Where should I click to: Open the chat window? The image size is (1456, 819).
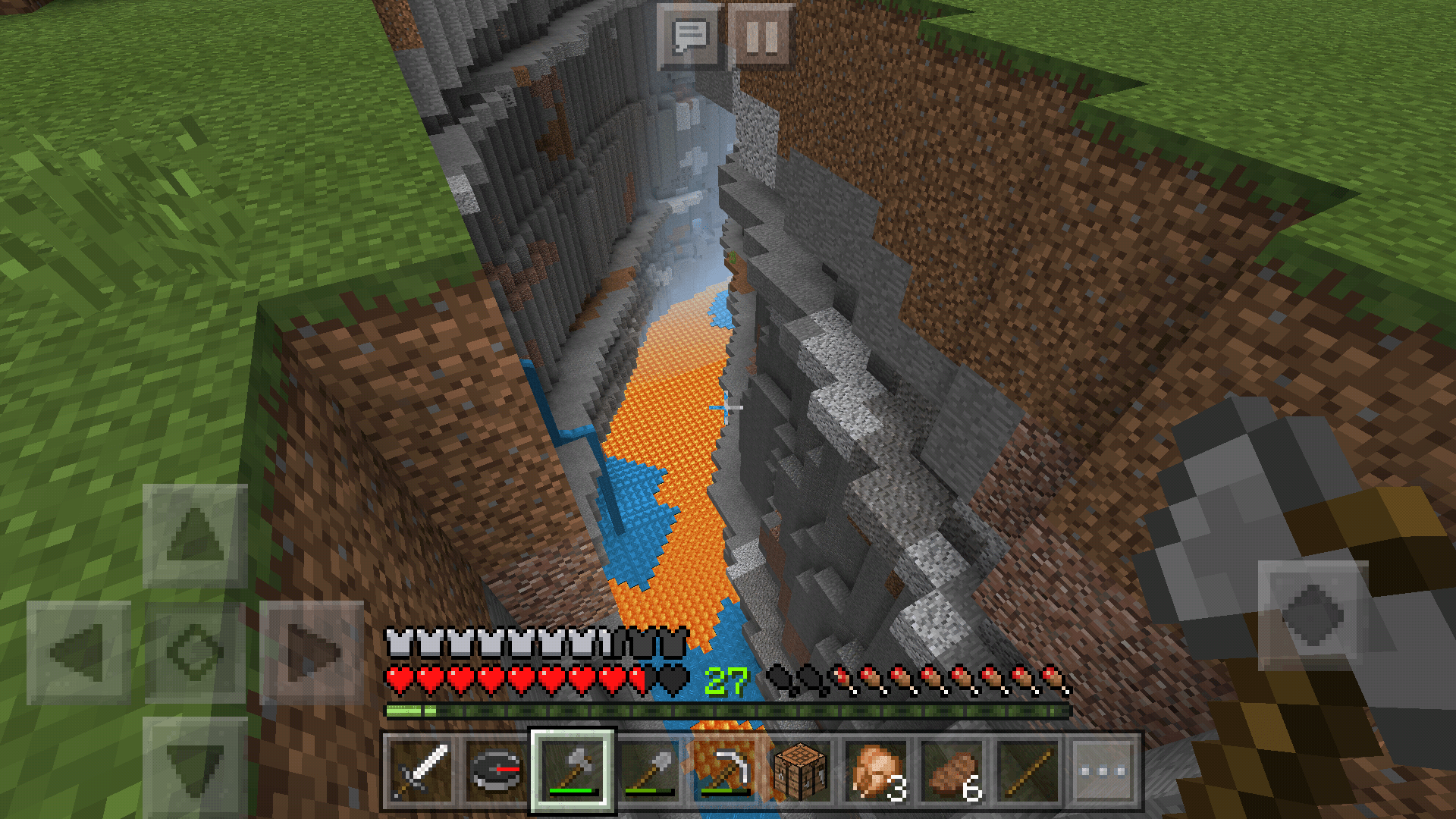(x=689, y=34)
